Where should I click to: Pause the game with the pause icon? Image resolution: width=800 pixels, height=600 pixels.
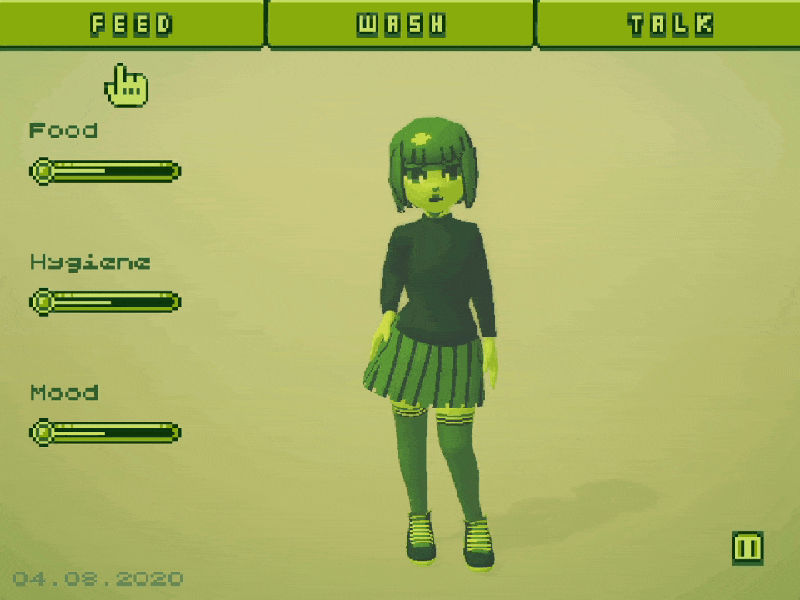point(747,547)
